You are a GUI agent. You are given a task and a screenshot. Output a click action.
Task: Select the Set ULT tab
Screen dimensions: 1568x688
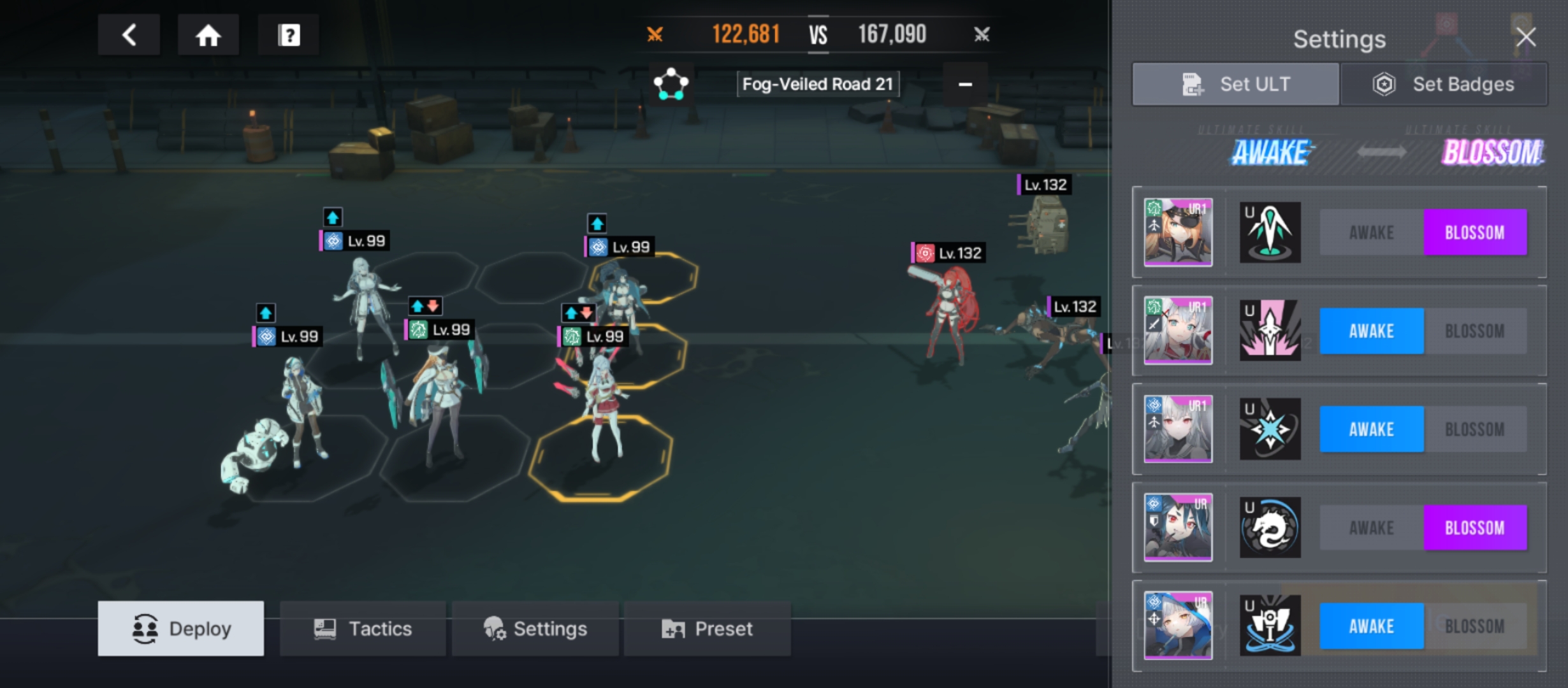click(1235, 84)
